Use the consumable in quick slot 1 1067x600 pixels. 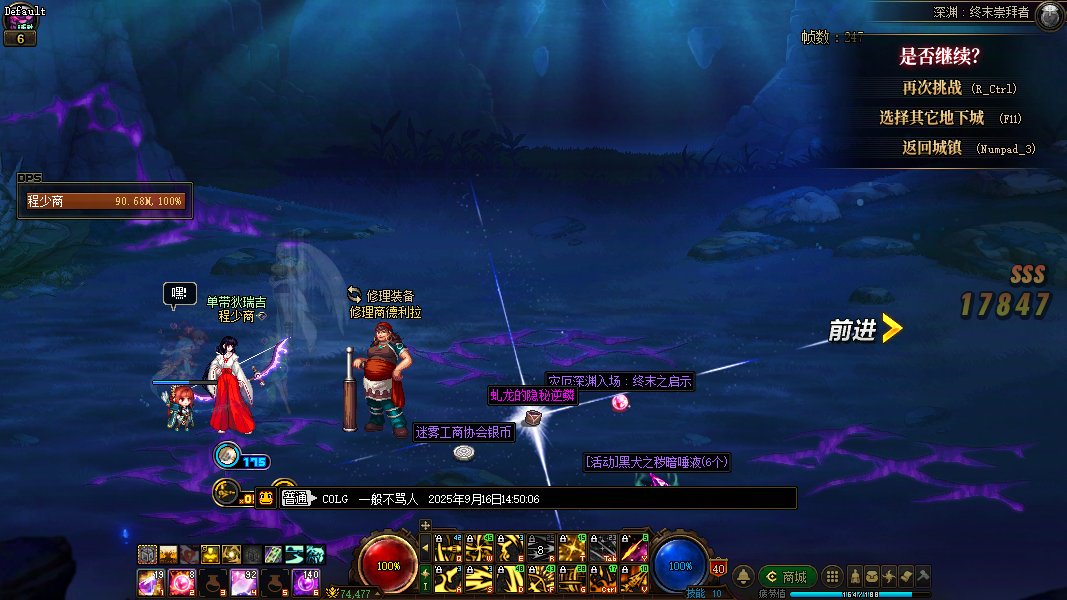coord(150,581)
